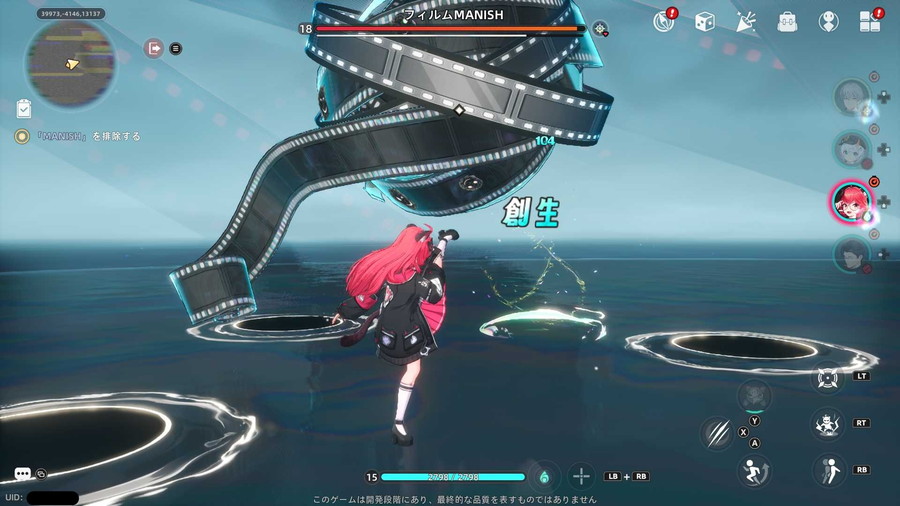This screenshot has width=900, height=506.
Task: Switch to the dark-haired bottom party member
Action: click(851, 253)
